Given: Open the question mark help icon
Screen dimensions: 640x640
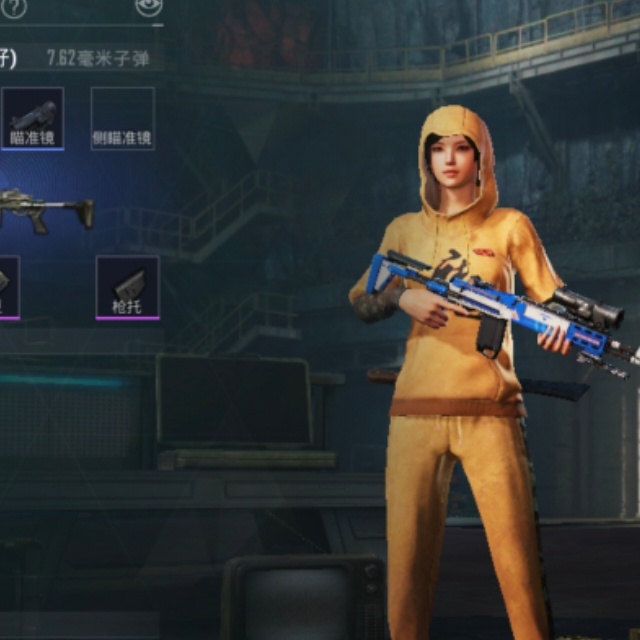Looking at the screenshot, I should click(x=16, y=7).
